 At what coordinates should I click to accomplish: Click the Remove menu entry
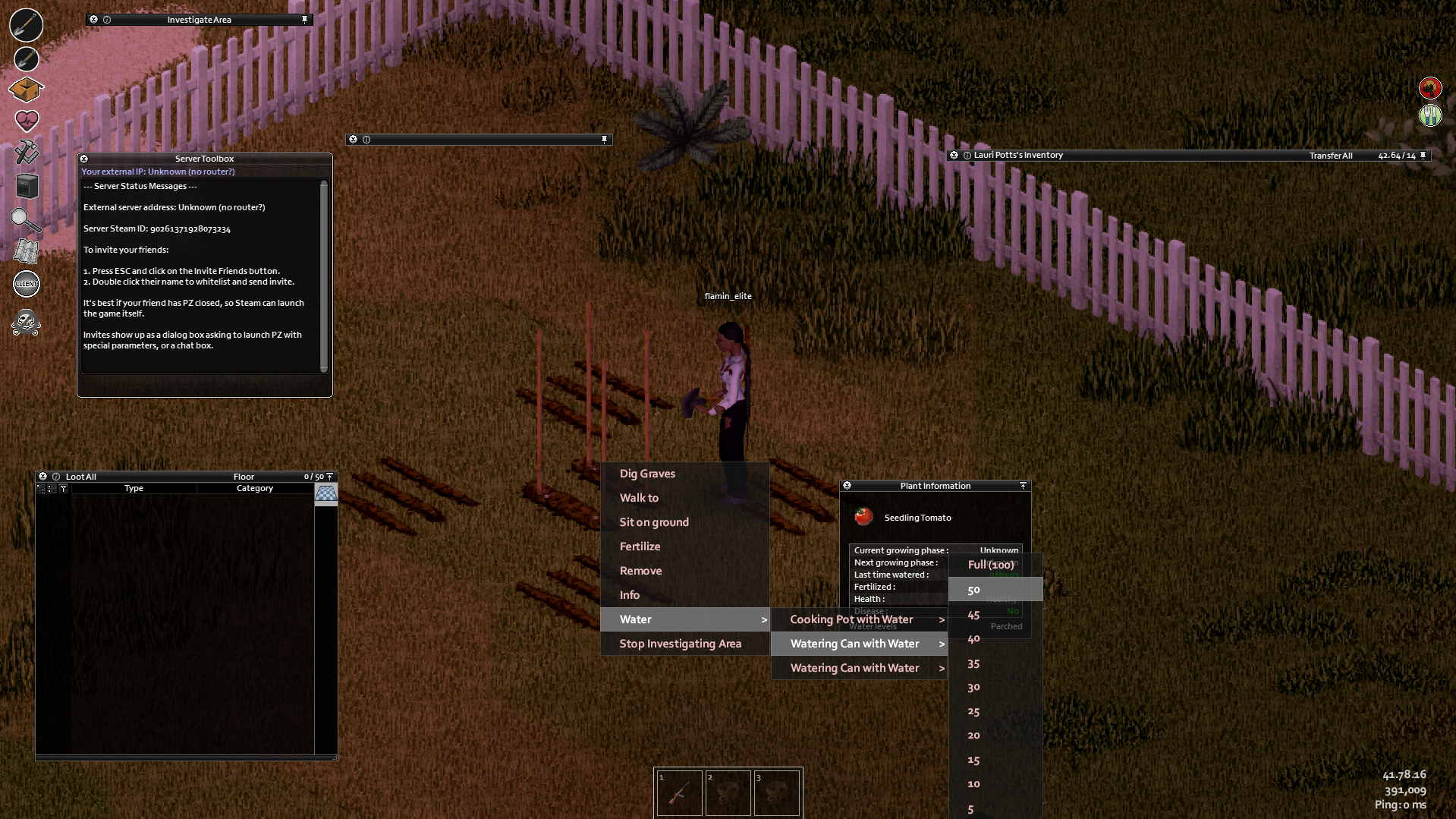tap(640, 571)
